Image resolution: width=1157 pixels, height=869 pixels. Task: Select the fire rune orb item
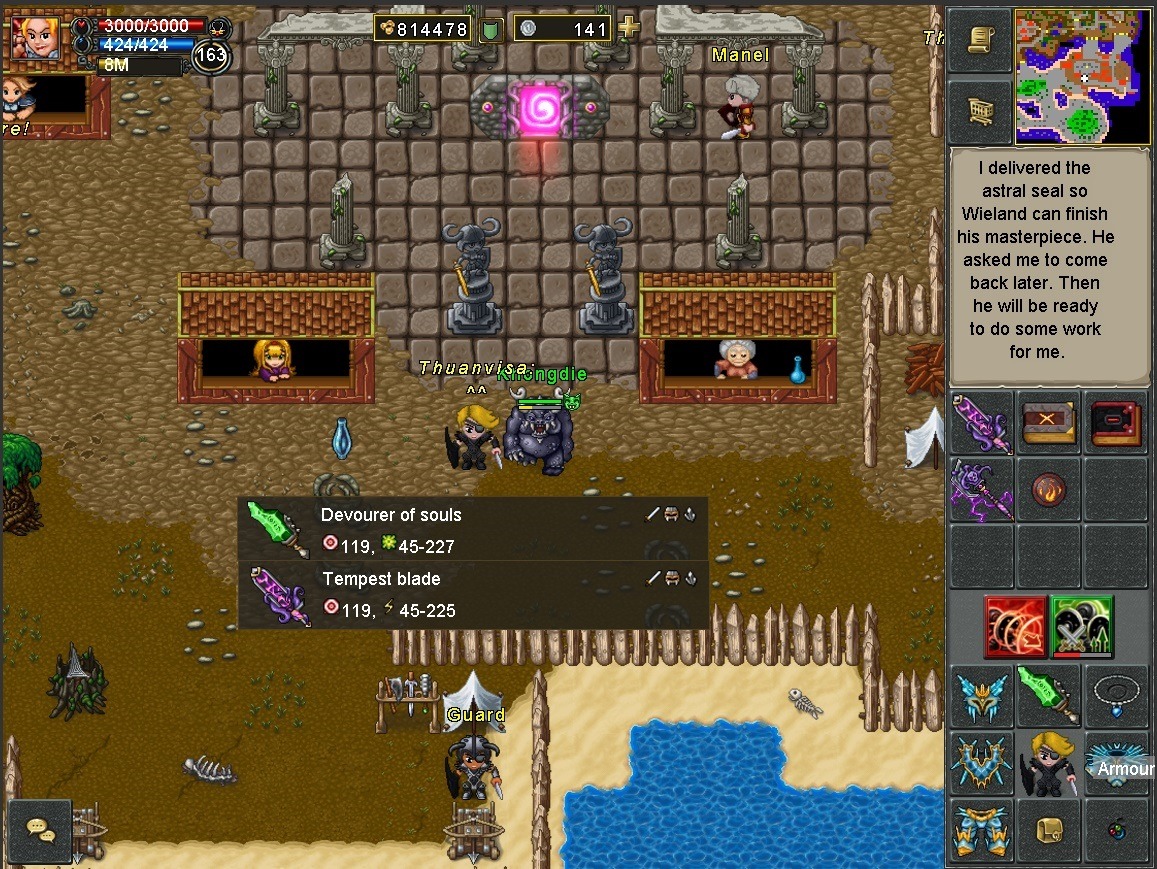(x=1048, y=490)
